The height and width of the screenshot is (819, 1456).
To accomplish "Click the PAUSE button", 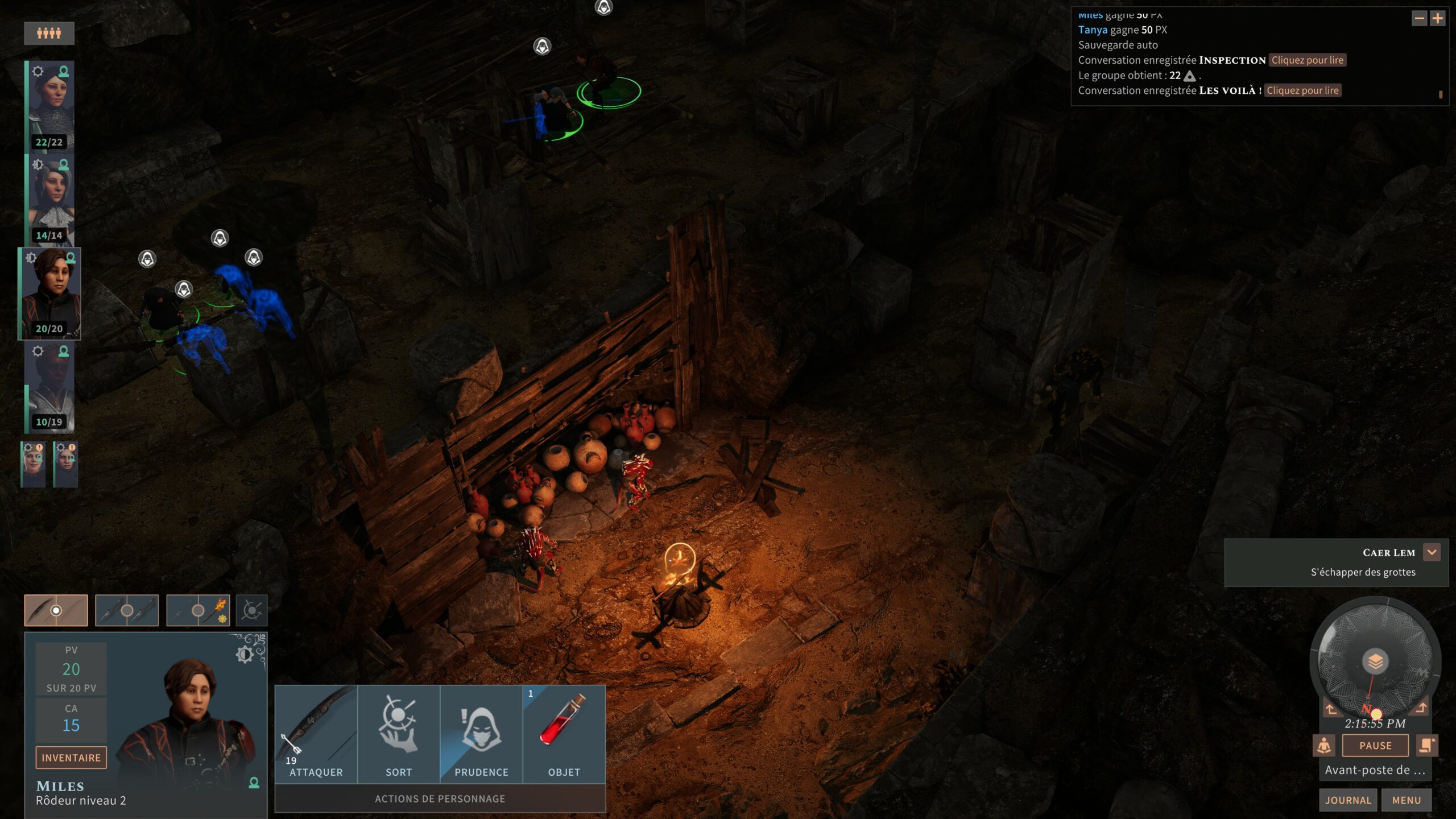I will (x=1375, y=746).
